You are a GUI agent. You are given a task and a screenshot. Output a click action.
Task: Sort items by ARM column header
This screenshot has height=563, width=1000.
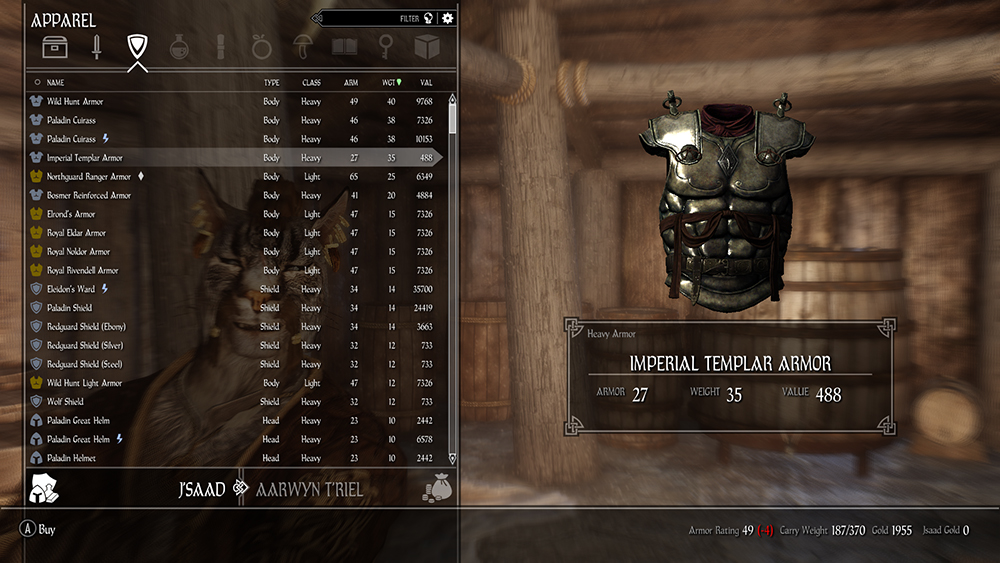pyautogui.click(x=352, y=83)
